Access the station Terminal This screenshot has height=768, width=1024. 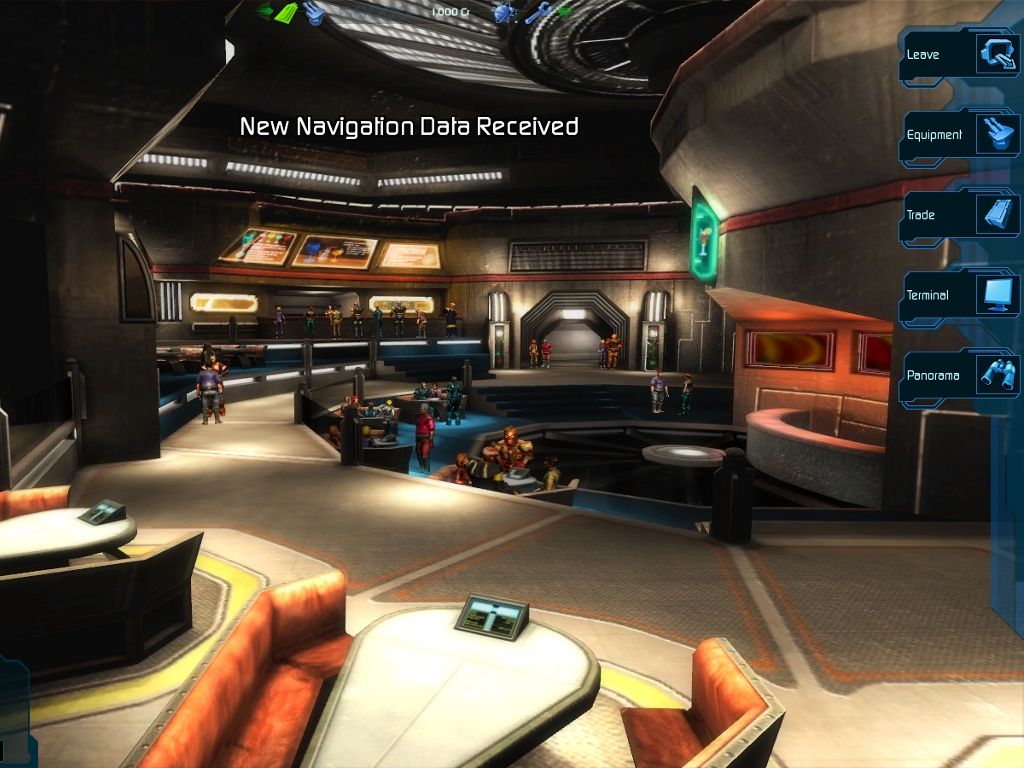pyautogui.click(x=958, y=295)
